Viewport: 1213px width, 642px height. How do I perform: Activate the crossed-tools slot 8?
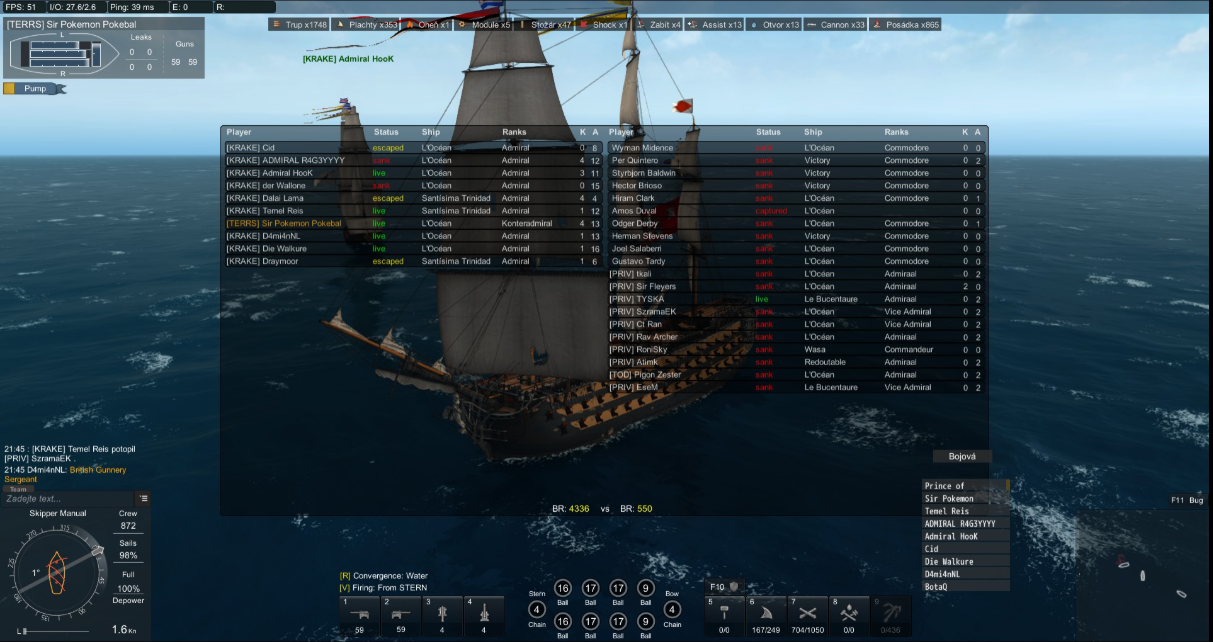click(x=848, y=613)
